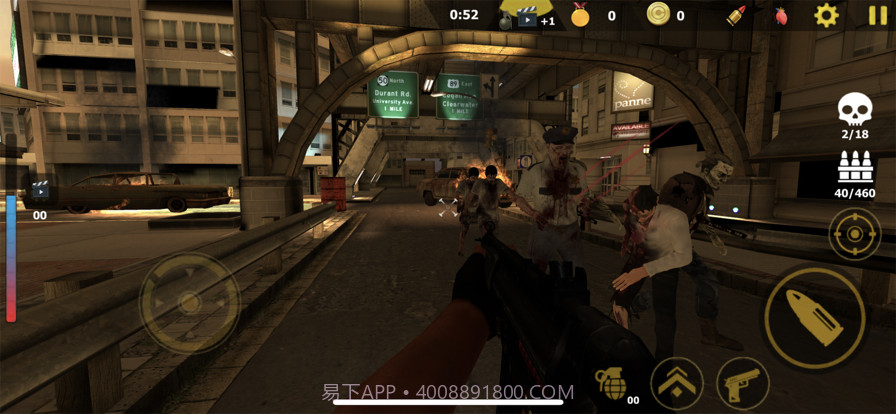Toggle aim with the crosshair scope button
The image size is (896, 414).
tap(855, 234)
